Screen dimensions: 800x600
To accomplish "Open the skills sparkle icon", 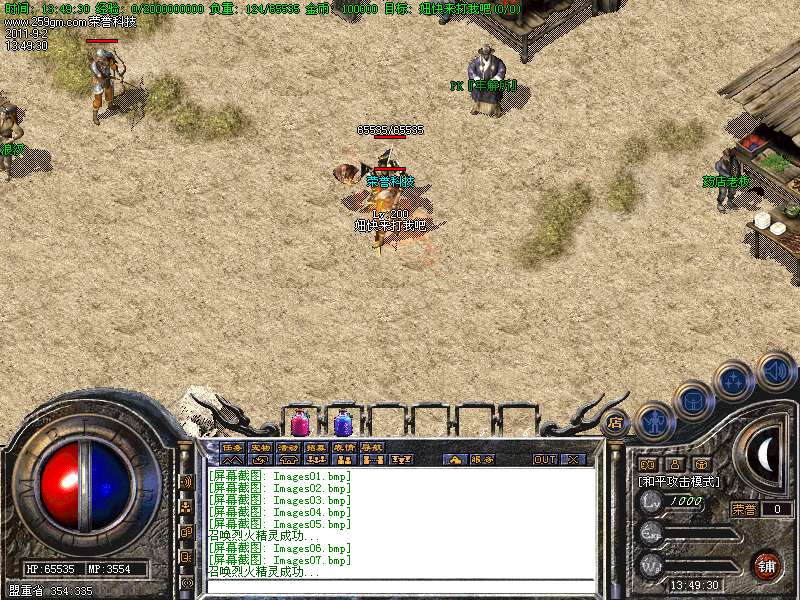I will [735, 381].
